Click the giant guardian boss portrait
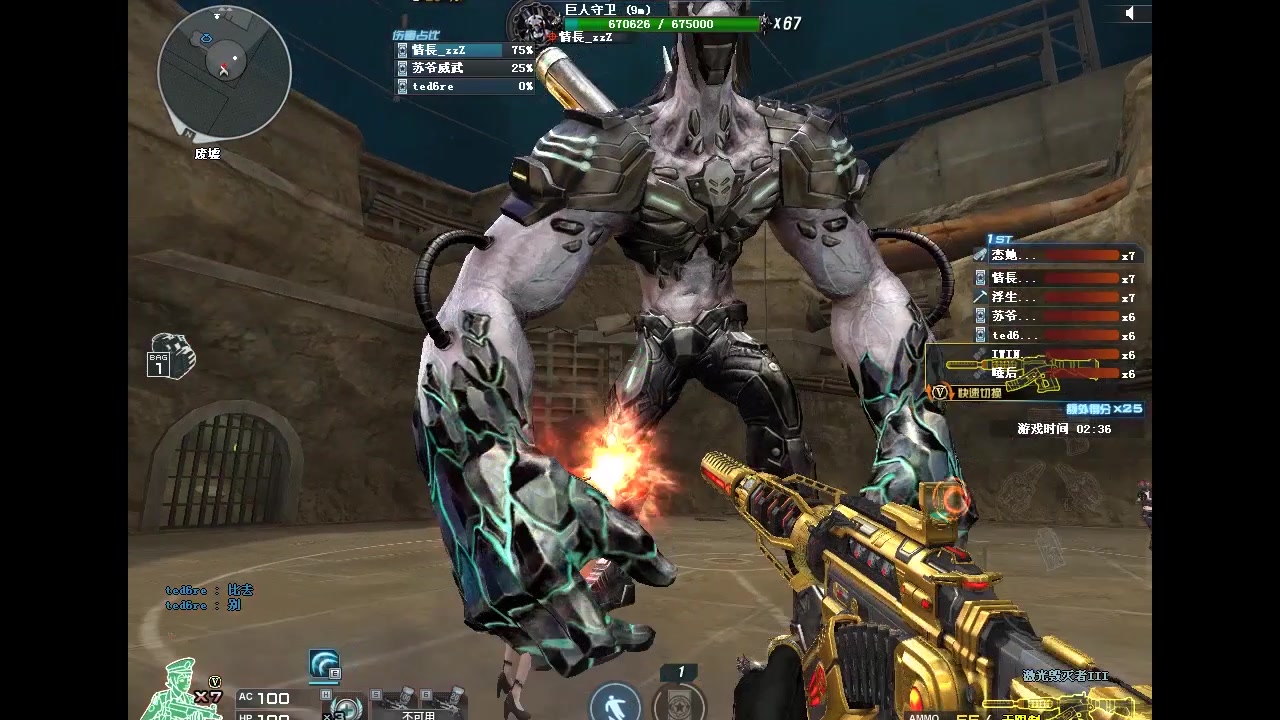This screenshot has width=1280, height=720. (530, 22)
